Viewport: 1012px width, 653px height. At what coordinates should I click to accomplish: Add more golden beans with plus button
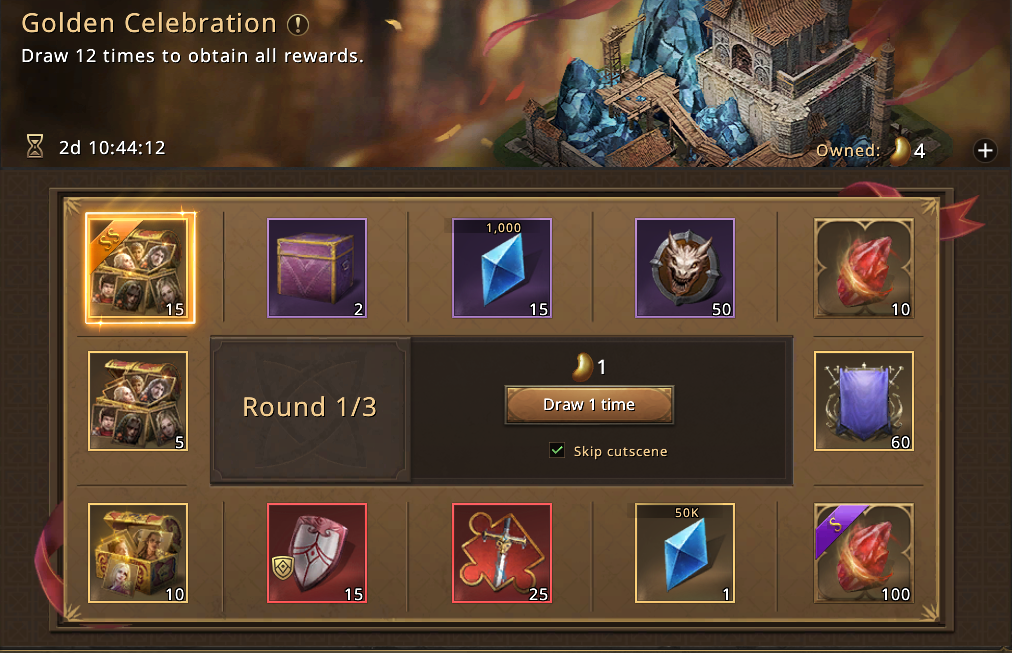[985, 151]
